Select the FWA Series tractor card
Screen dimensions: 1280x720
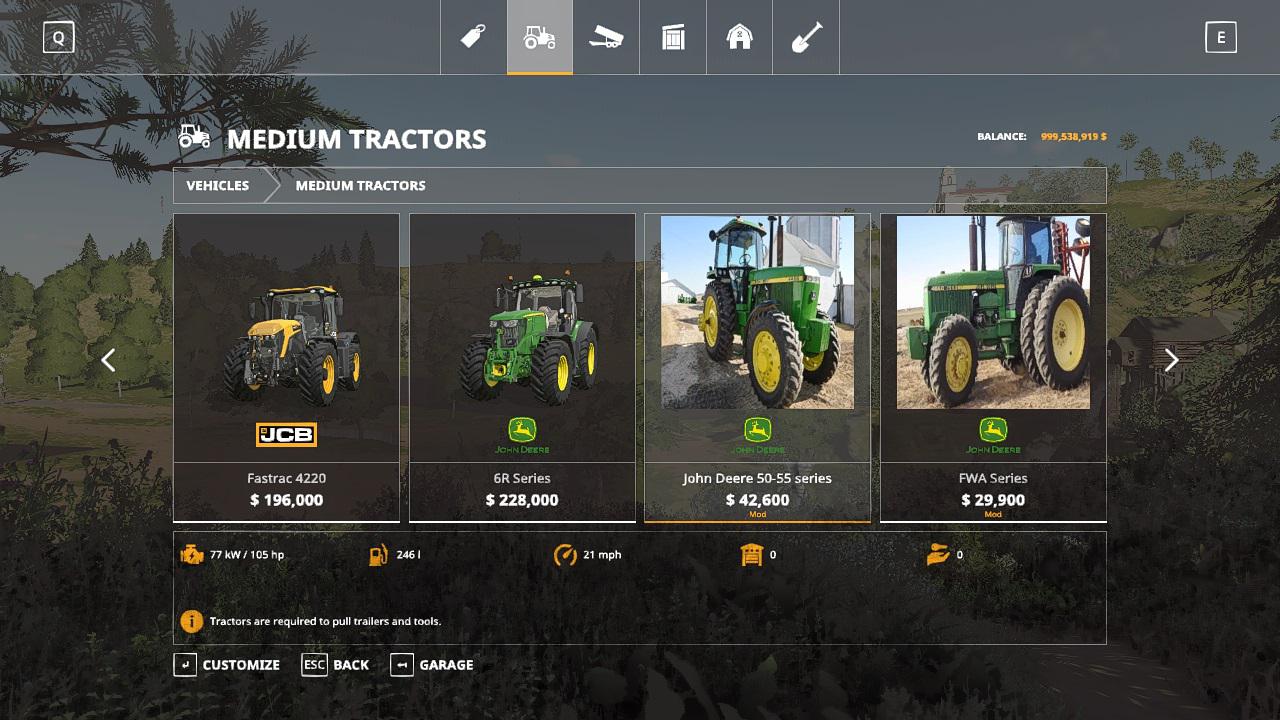[993, 366]
